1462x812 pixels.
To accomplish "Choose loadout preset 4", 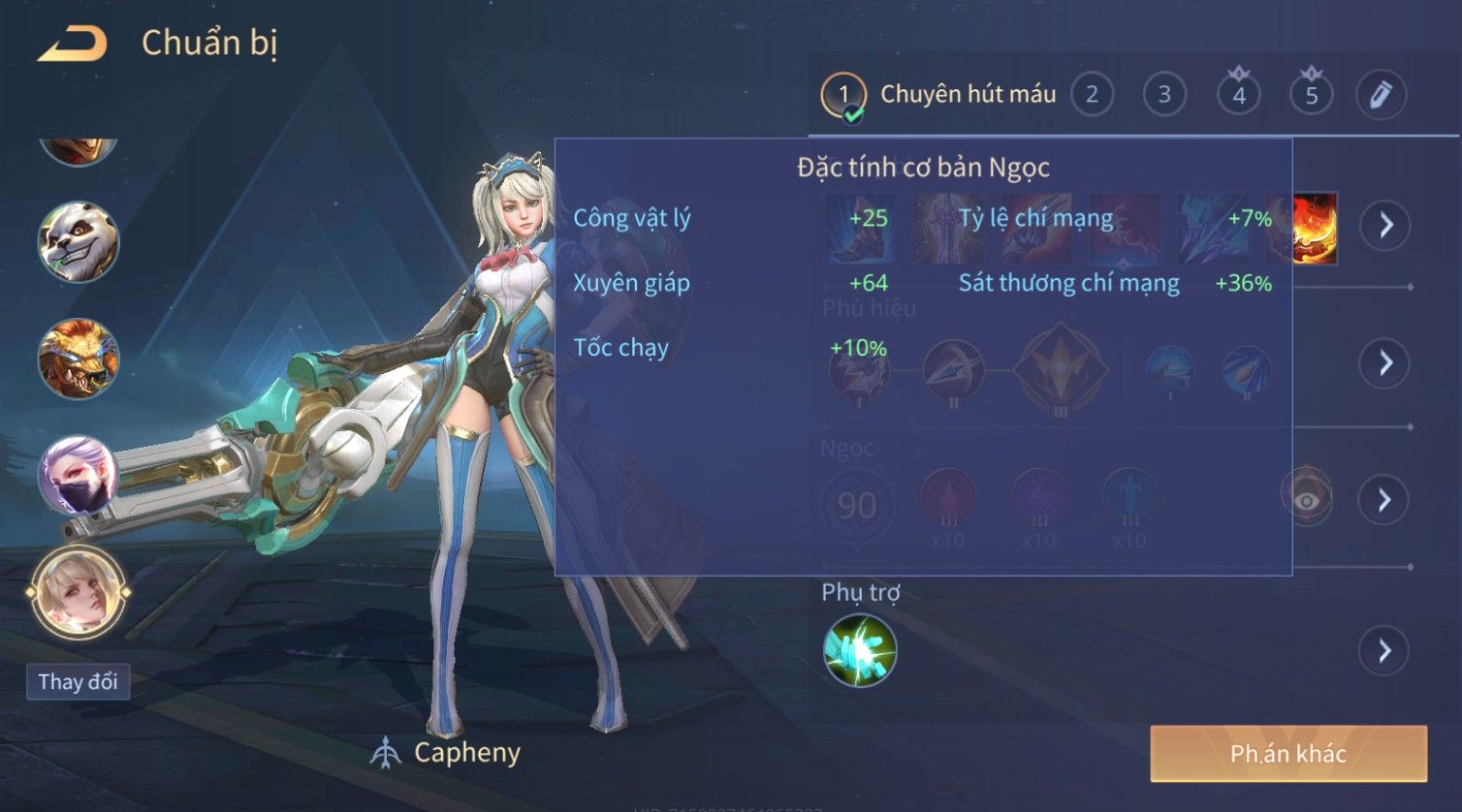I will (1238, 95).
